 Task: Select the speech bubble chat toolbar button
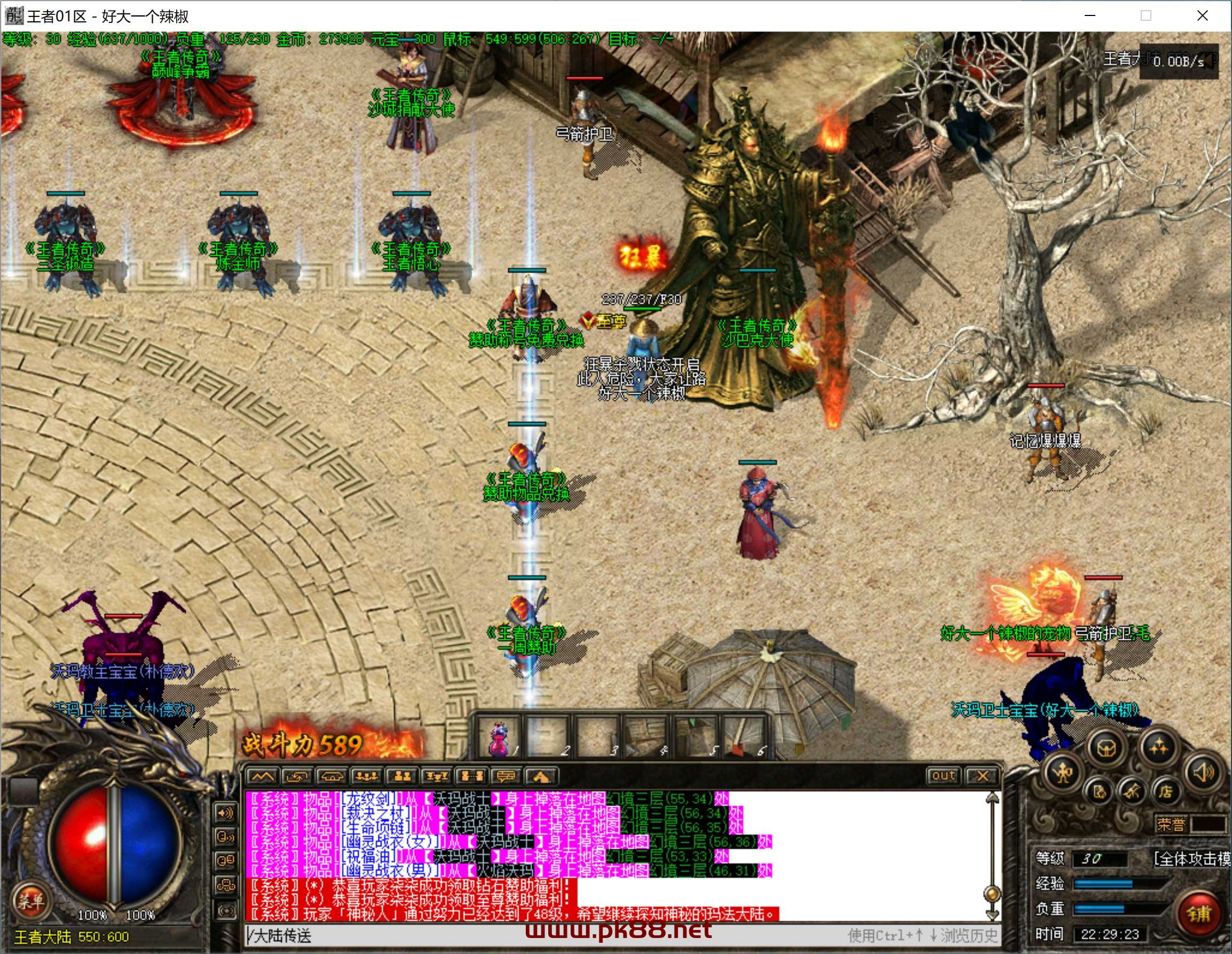coord(506,777)
